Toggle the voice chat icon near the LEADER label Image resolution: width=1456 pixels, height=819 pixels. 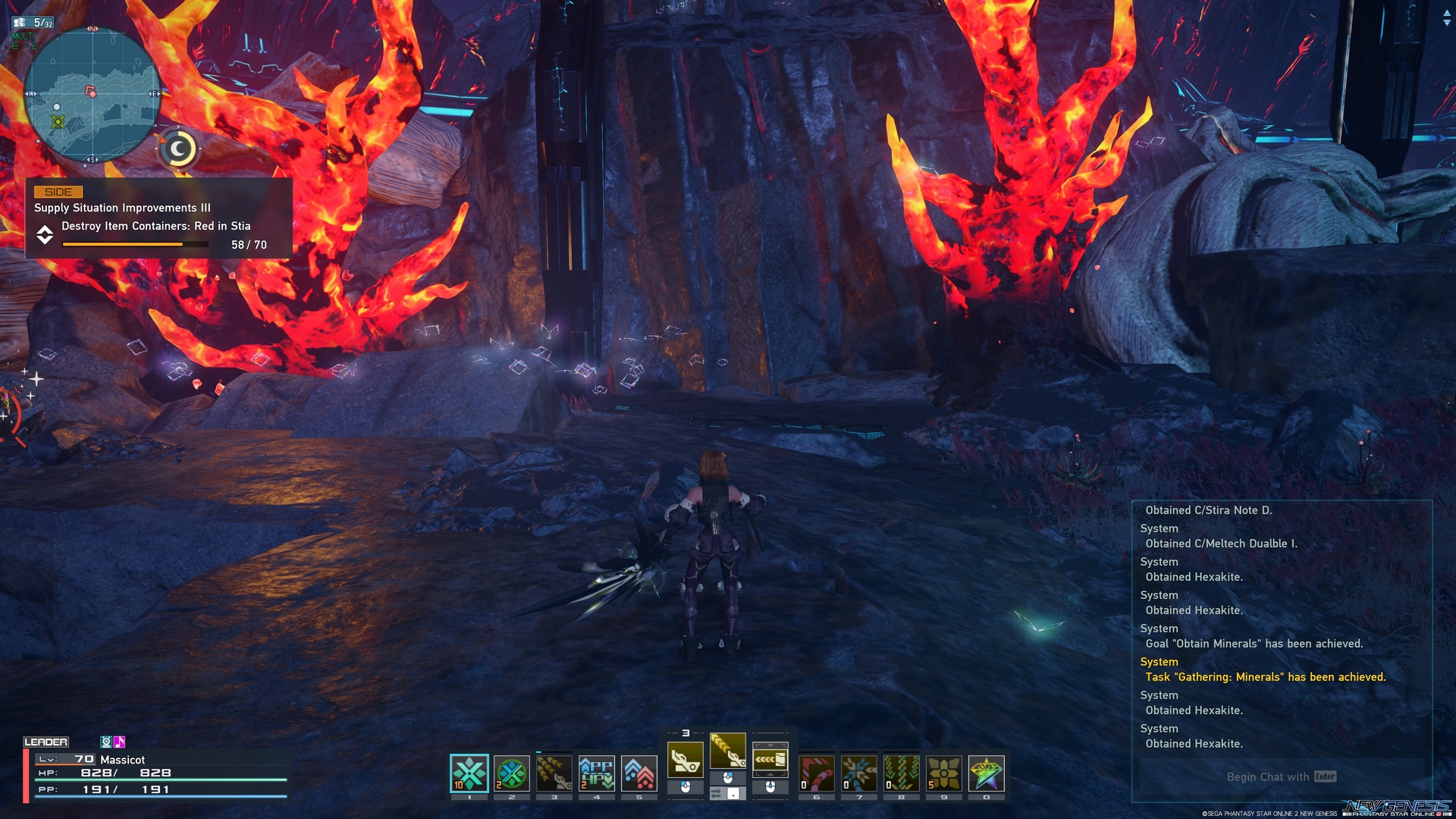point(105,742)
